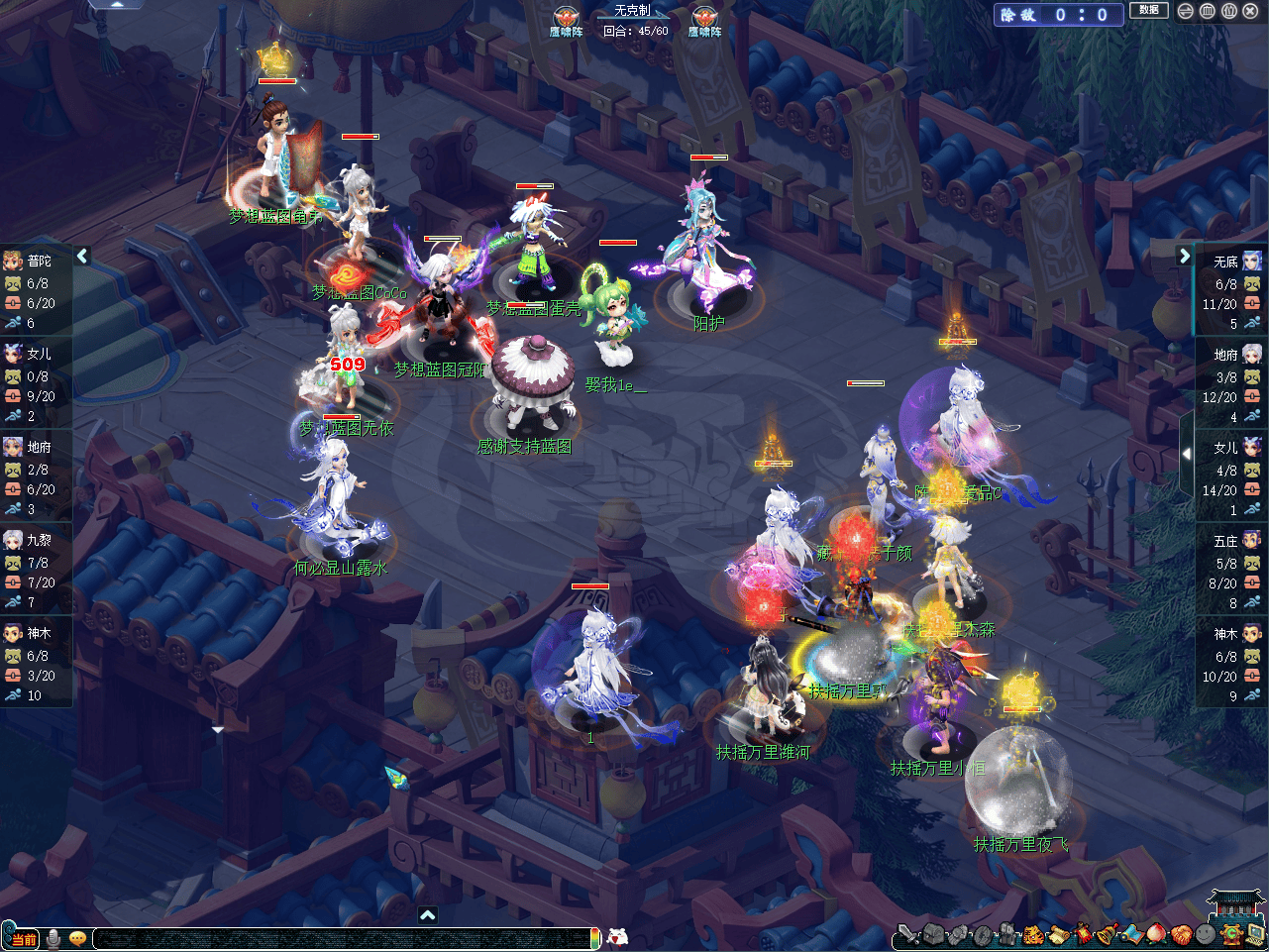Collapse the right team panel arrow
Image resolution: width=1269 pixels, height=952 pixels.
pos(1184,257)
